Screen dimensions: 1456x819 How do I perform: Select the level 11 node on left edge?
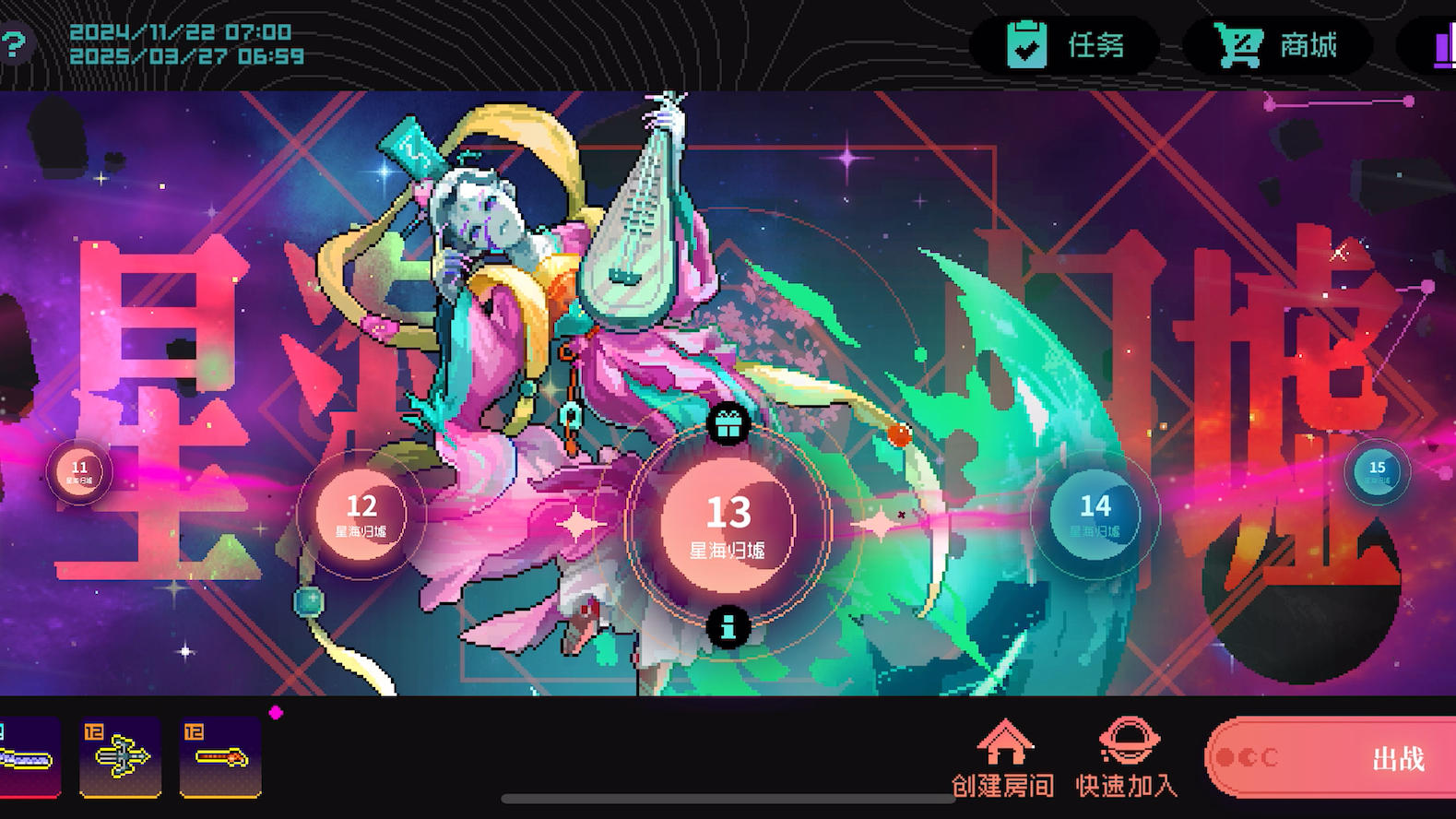coord(78,472)
